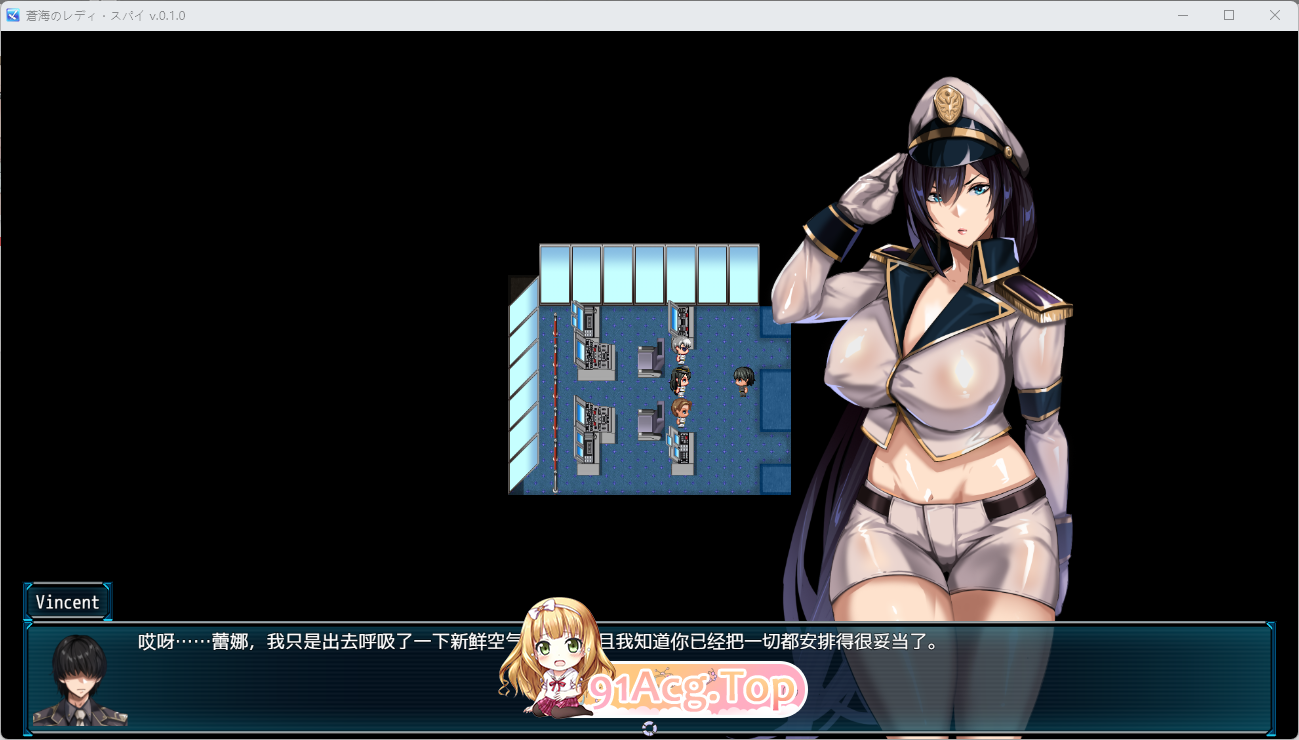The width and height of the screenshot is (1299, 740).
Task: Select the player character sprite on the right
Action: [744, 380]
